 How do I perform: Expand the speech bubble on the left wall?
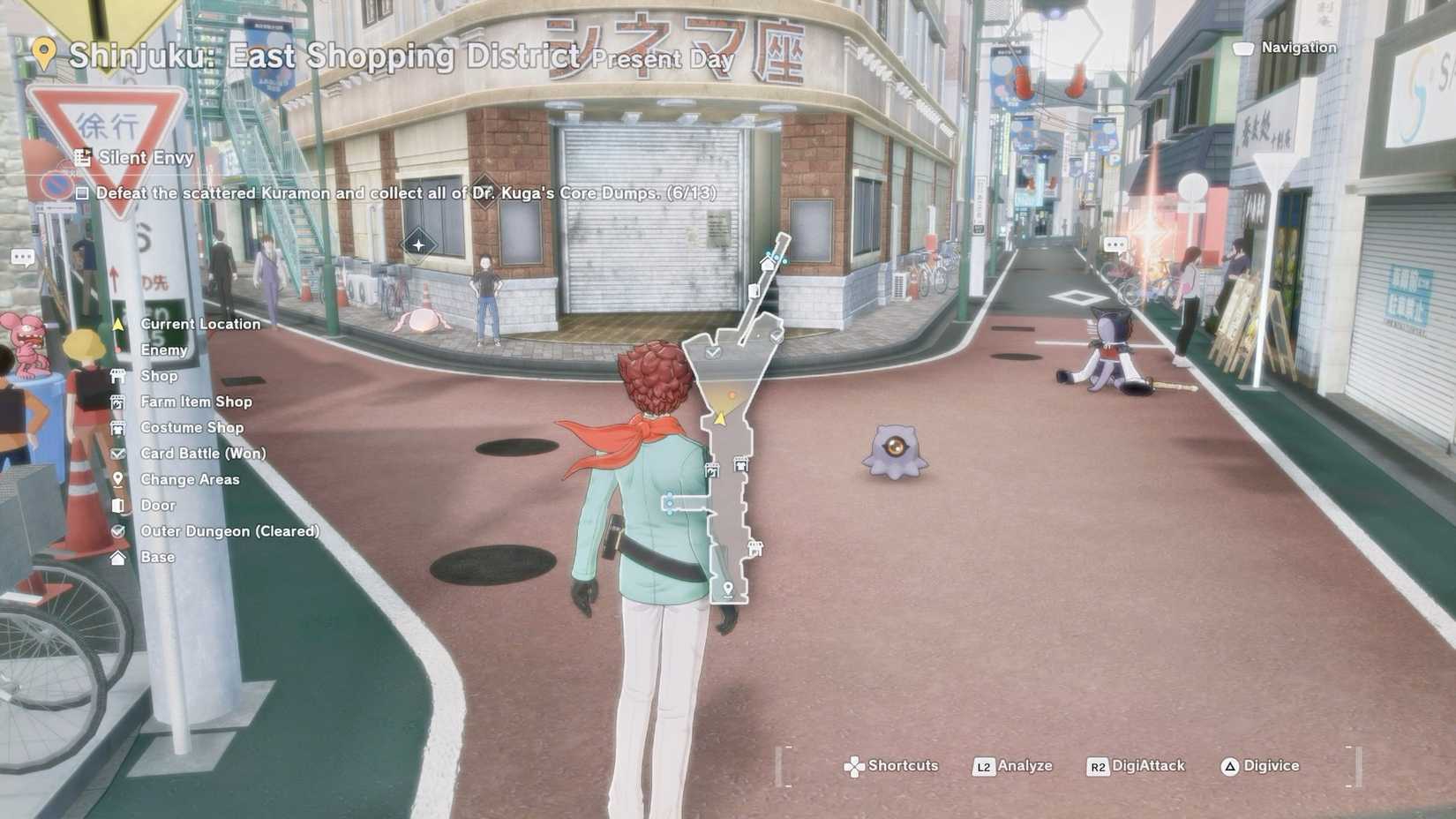[x=21, y=257]
